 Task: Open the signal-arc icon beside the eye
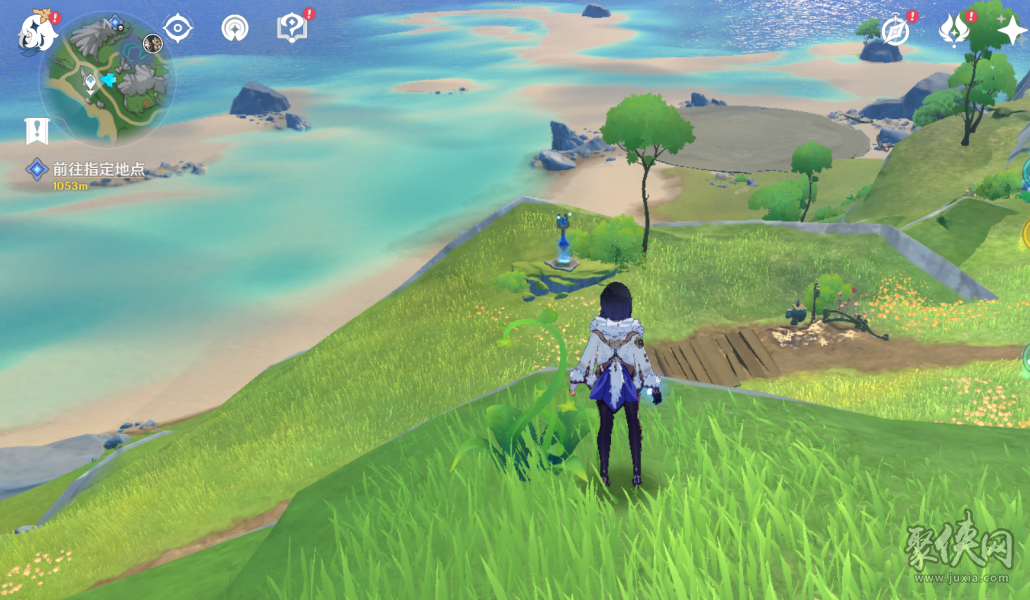click(x=235, y=28)
